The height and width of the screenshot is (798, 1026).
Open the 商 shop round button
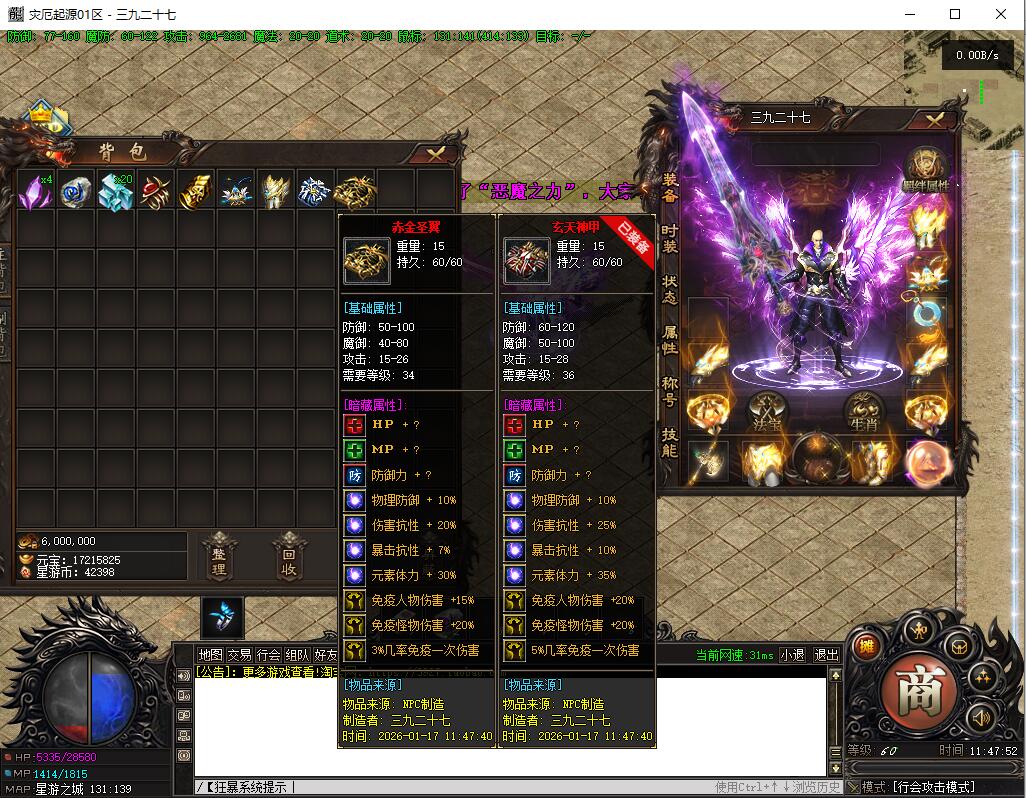pyautogui.click(x=912, y=690)
